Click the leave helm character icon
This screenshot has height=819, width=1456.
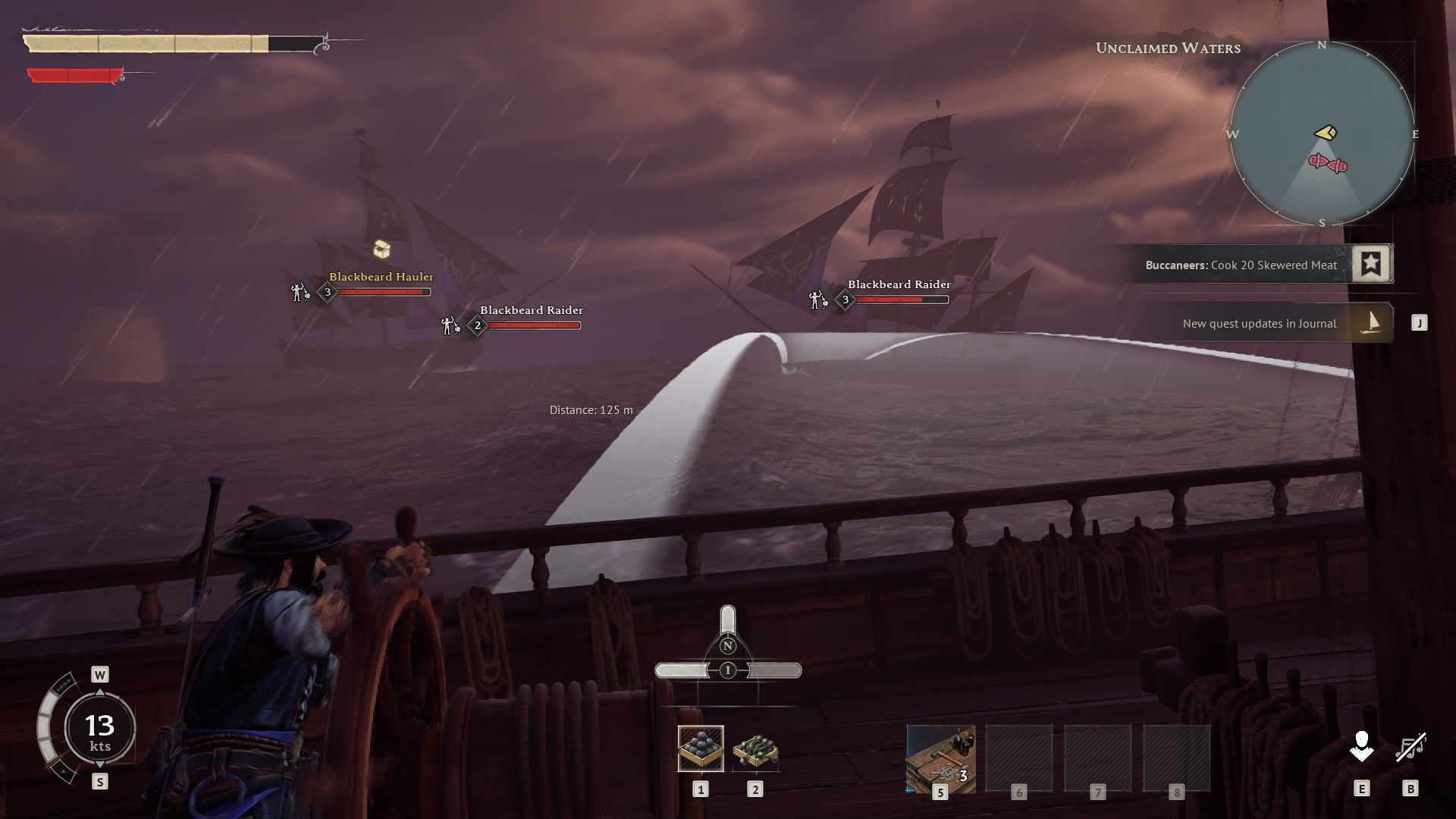[x=1362, y=746]
